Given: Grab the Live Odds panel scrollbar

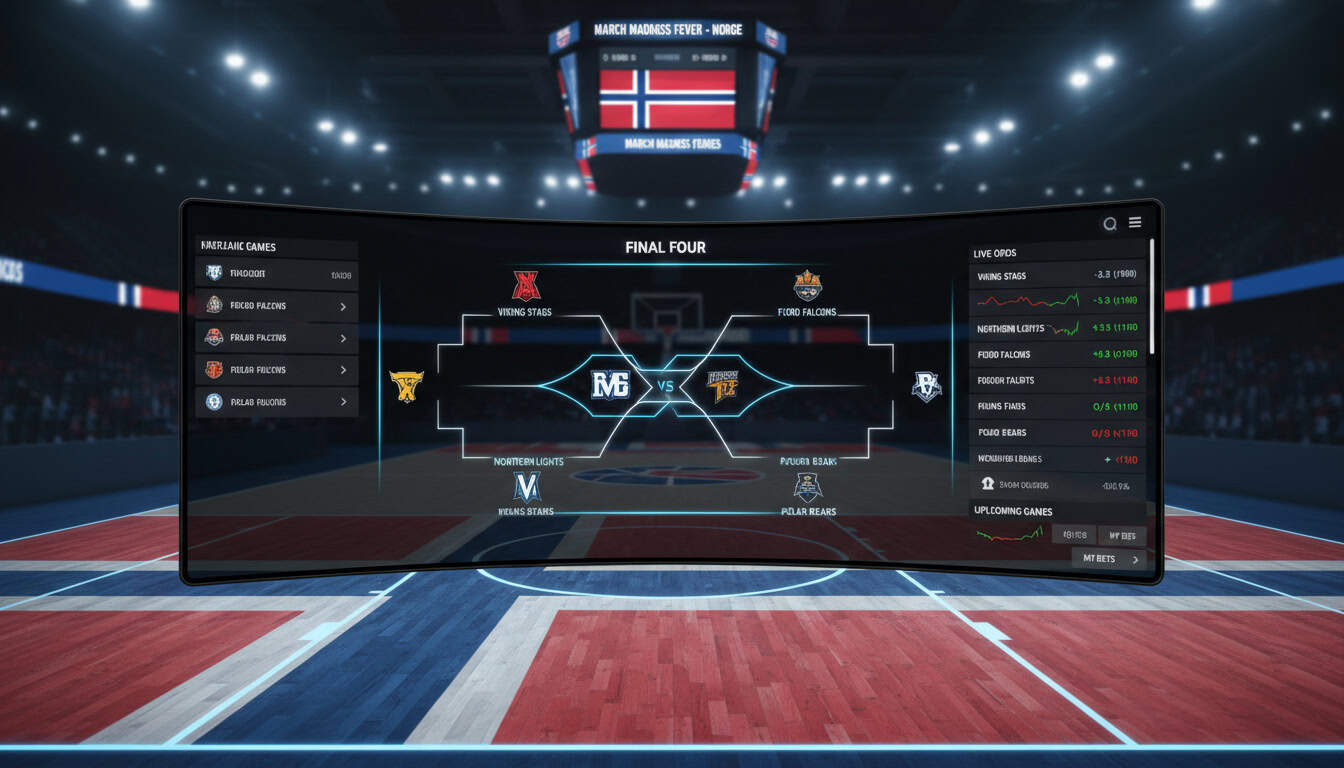Looking at the screenshot, I should click(1151, 295).
